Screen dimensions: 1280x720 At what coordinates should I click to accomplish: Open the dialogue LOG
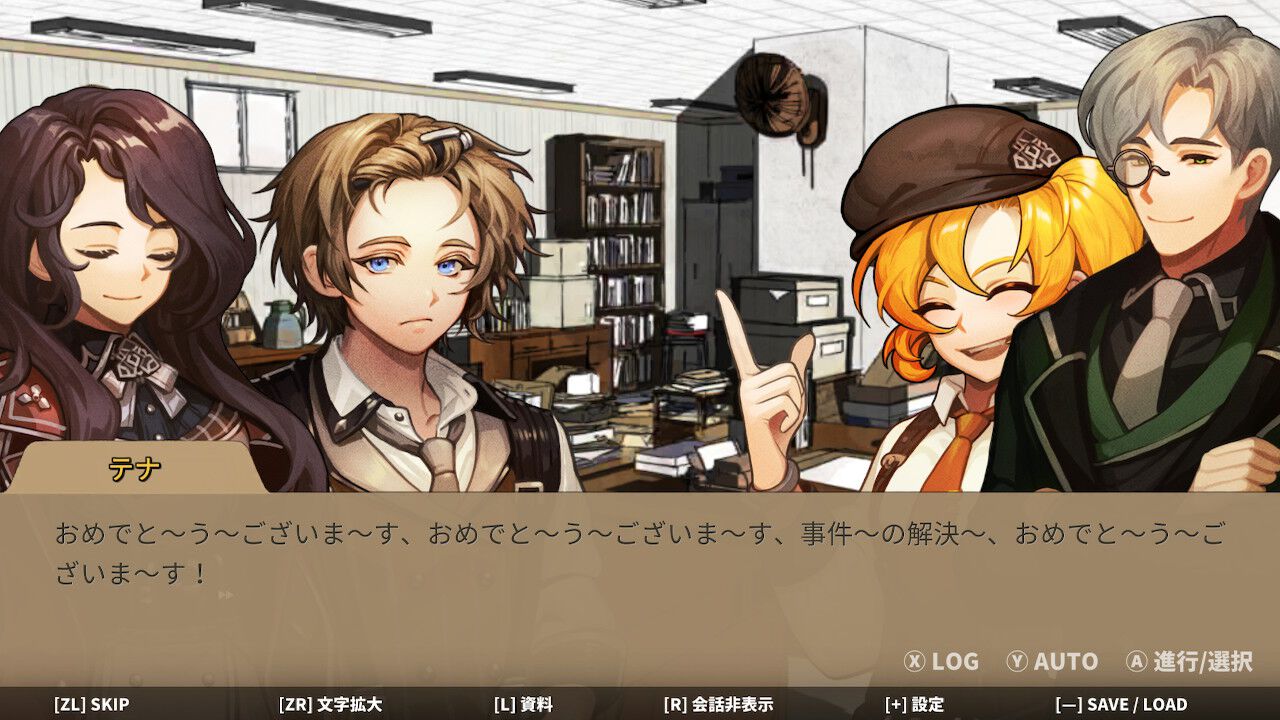tap(941, 661)
